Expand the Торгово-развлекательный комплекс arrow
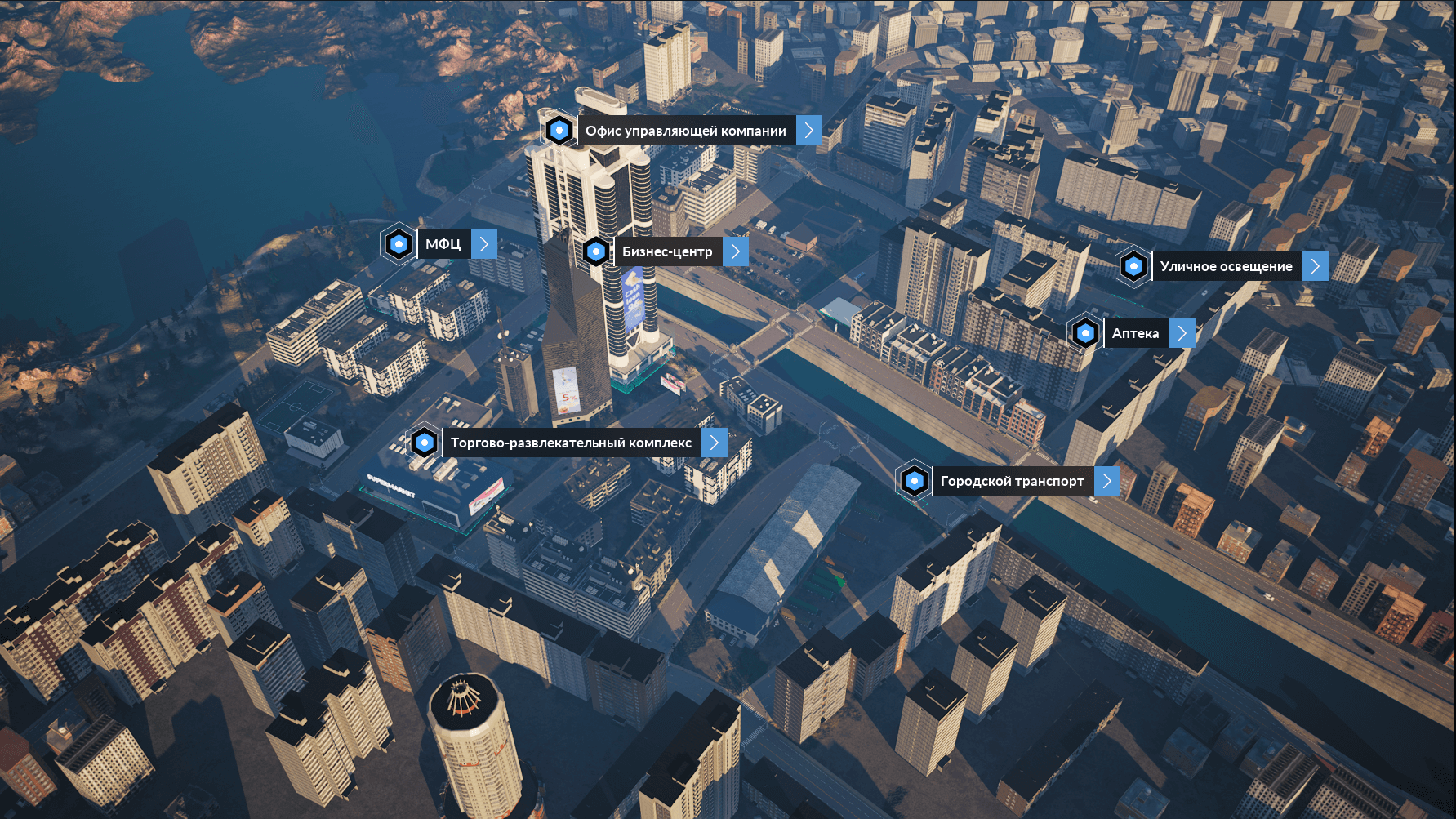 click(x=715, y=443)
